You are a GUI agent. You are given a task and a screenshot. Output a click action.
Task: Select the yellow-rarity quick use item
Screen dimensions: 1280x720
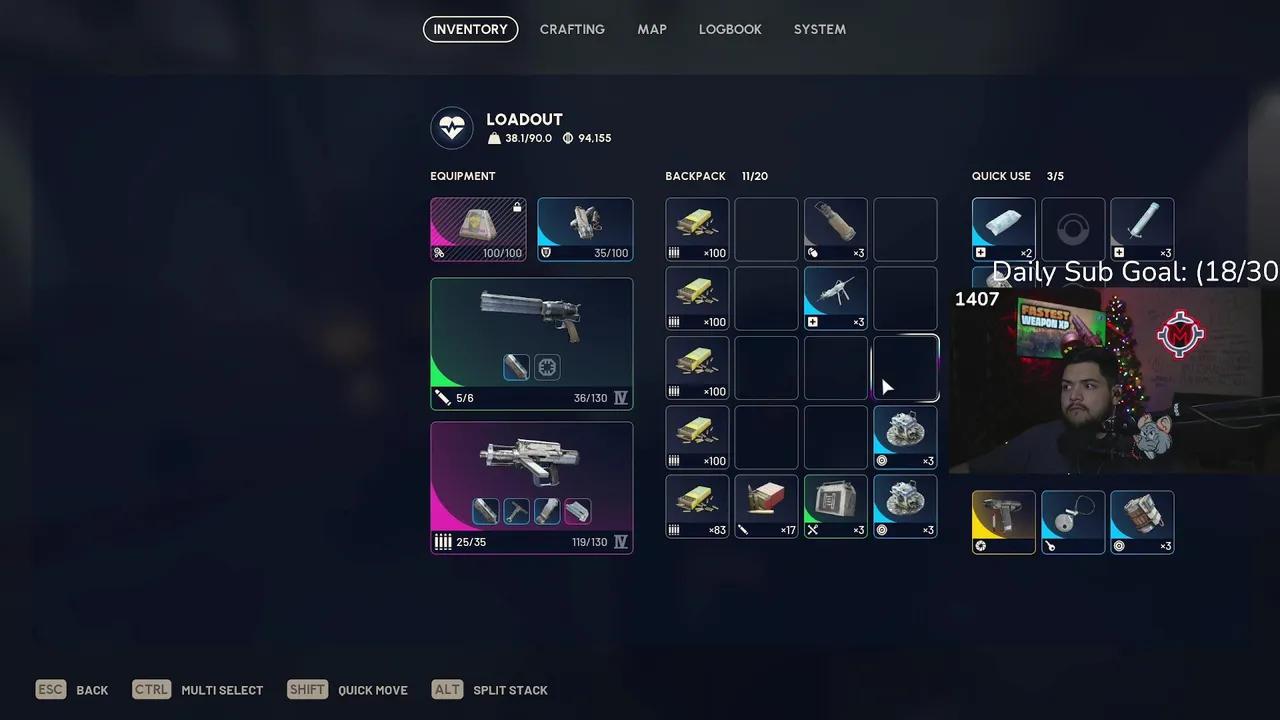click(1003, 522)
